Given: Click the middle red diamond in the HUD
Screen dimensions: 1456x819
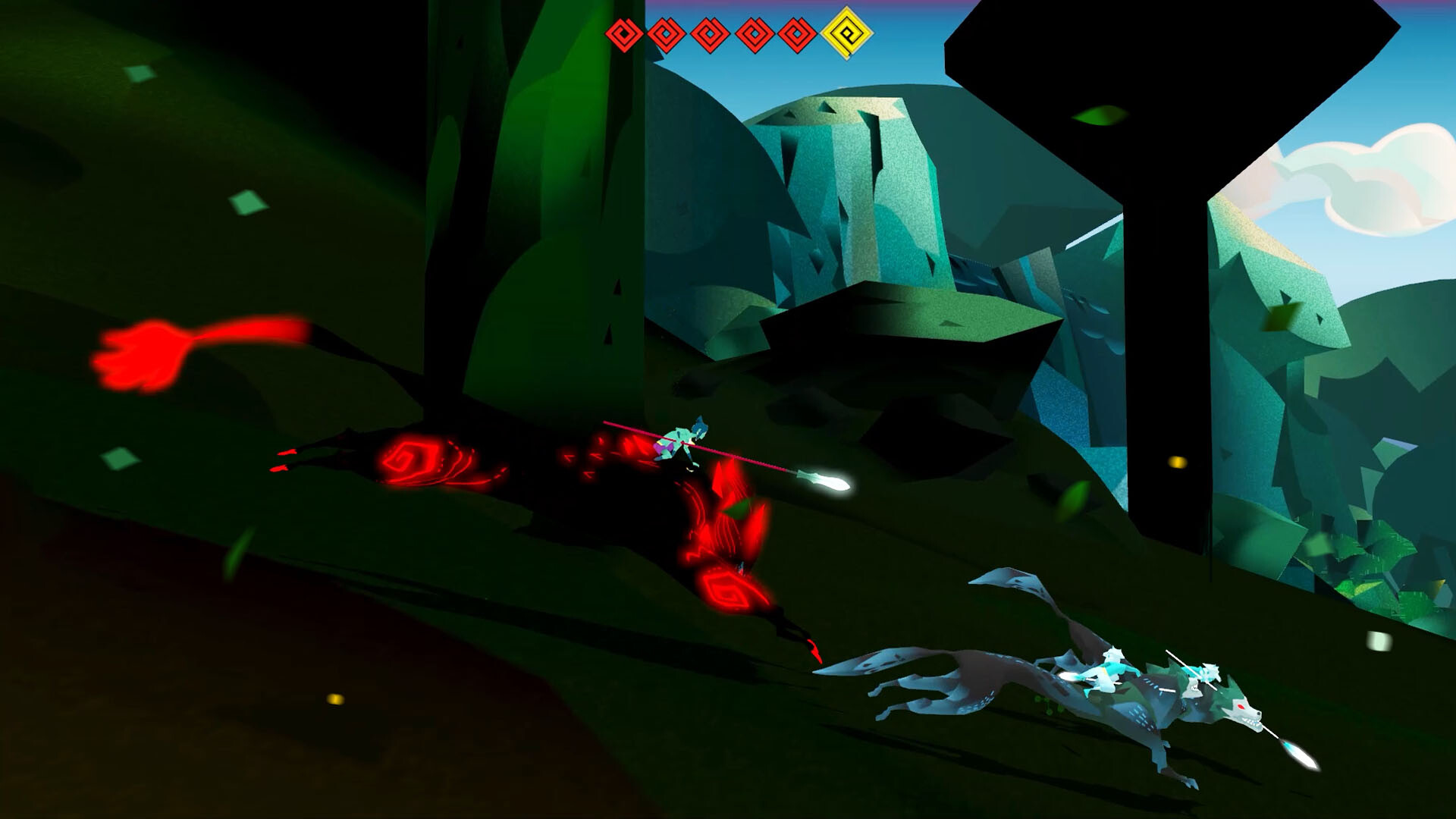Looking at the screenshot, I should click(710, 33).
